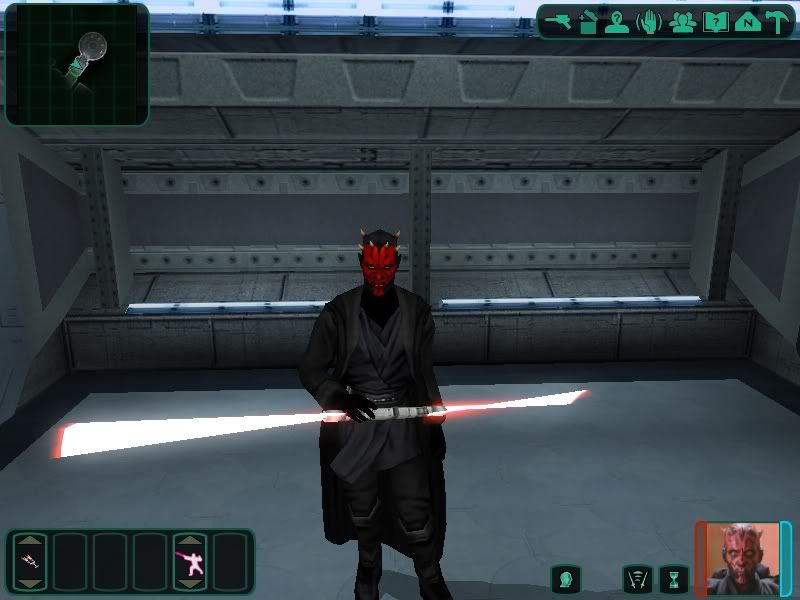This screenshot has height=600, width=800.
Task: Toggle solo mode with the head icon
Action: point(566,578)
